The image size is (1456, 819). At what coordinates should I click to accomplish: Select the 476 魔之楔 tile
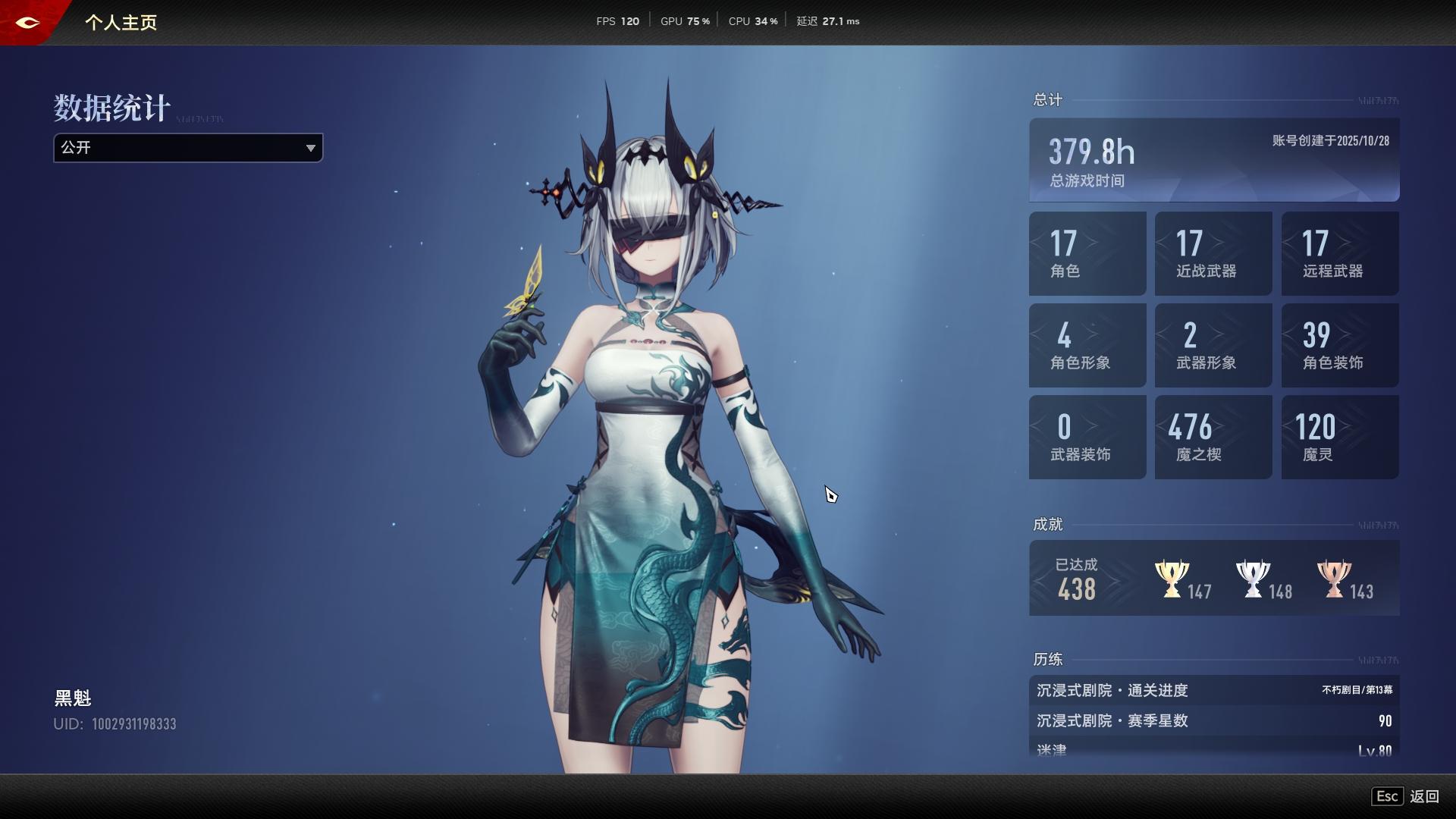(1213, 437)
